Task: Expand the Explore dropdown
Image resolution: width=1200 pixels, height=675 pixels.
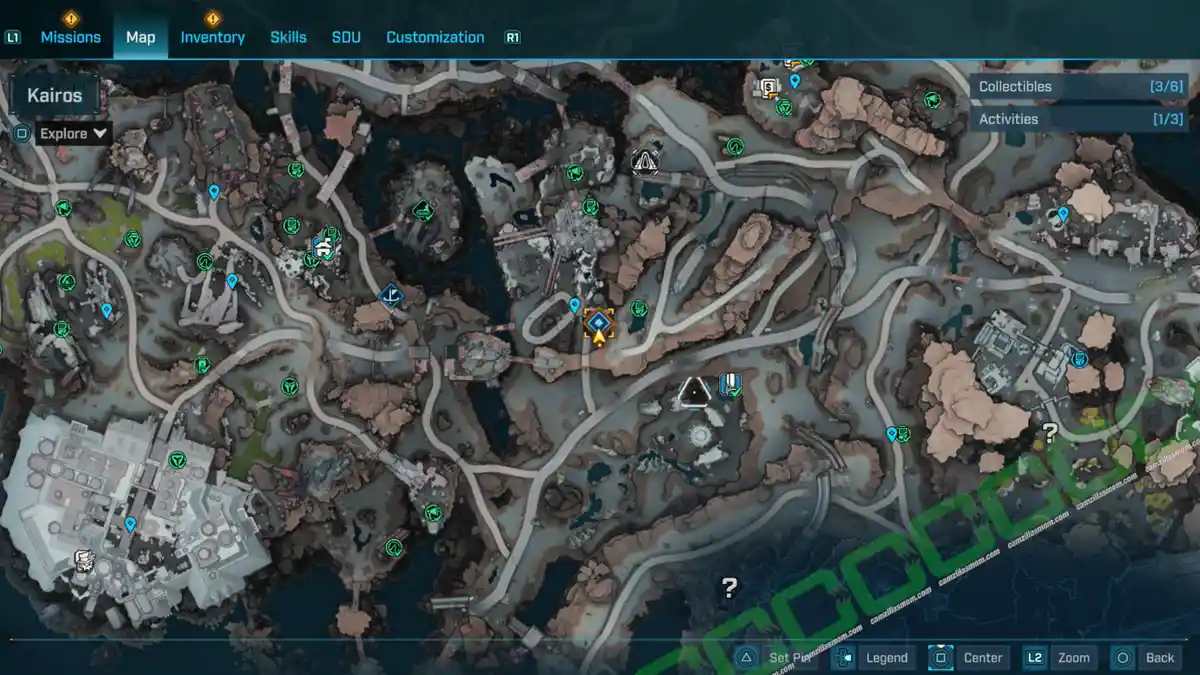Action: 74,133
